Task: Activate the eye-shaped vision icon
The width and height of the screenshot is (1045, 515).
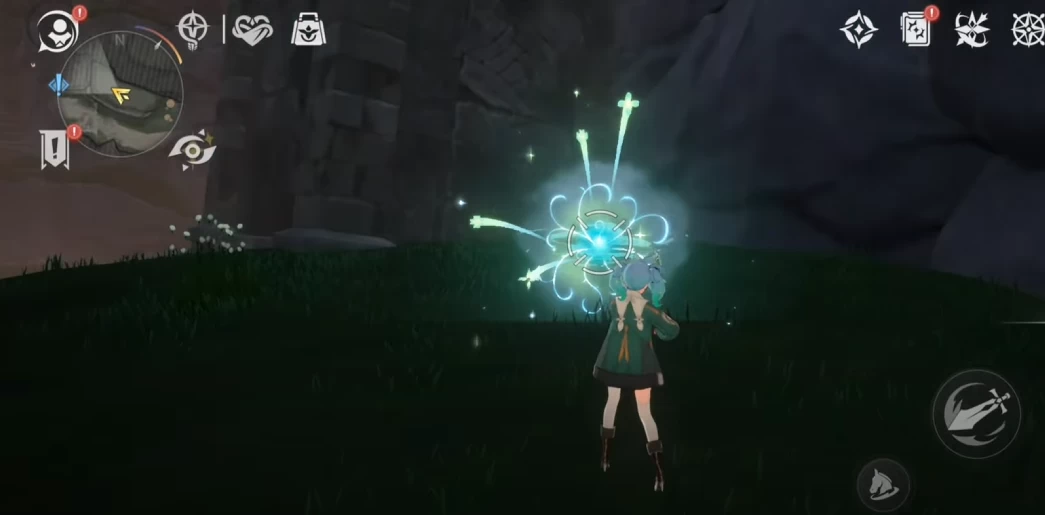Action: tap(191, 148)
